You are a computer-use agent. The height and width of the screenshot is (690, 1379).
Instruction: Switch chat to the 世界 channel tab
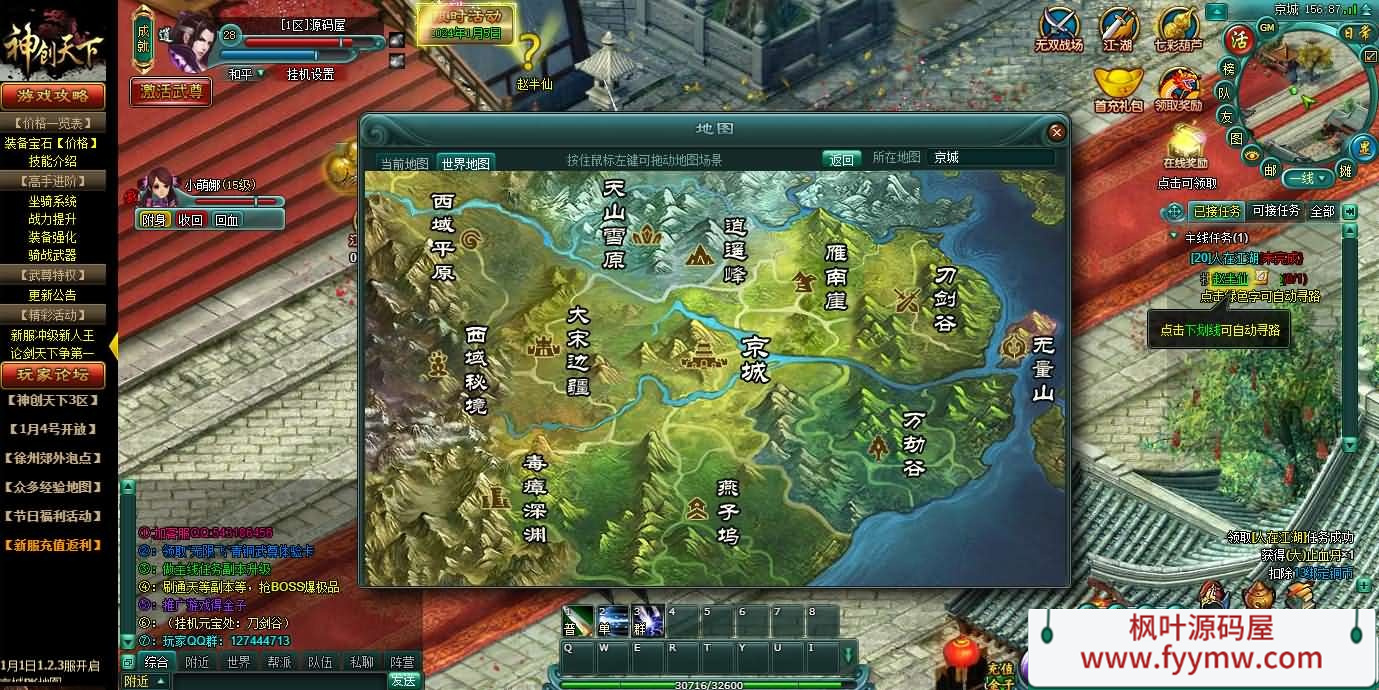238,662
